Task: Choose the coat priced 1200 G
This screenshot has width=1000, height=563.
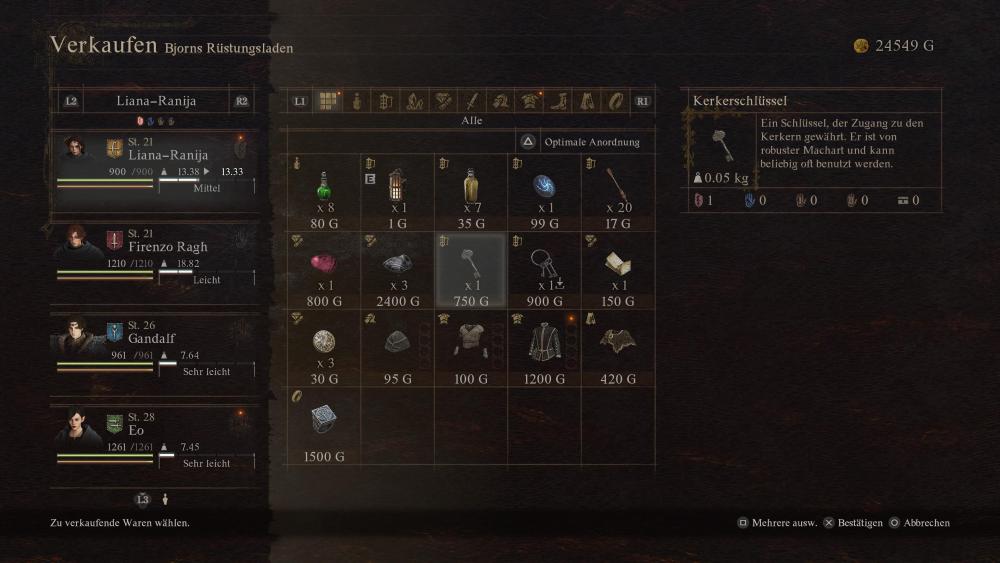Action: tap(545, 346)
